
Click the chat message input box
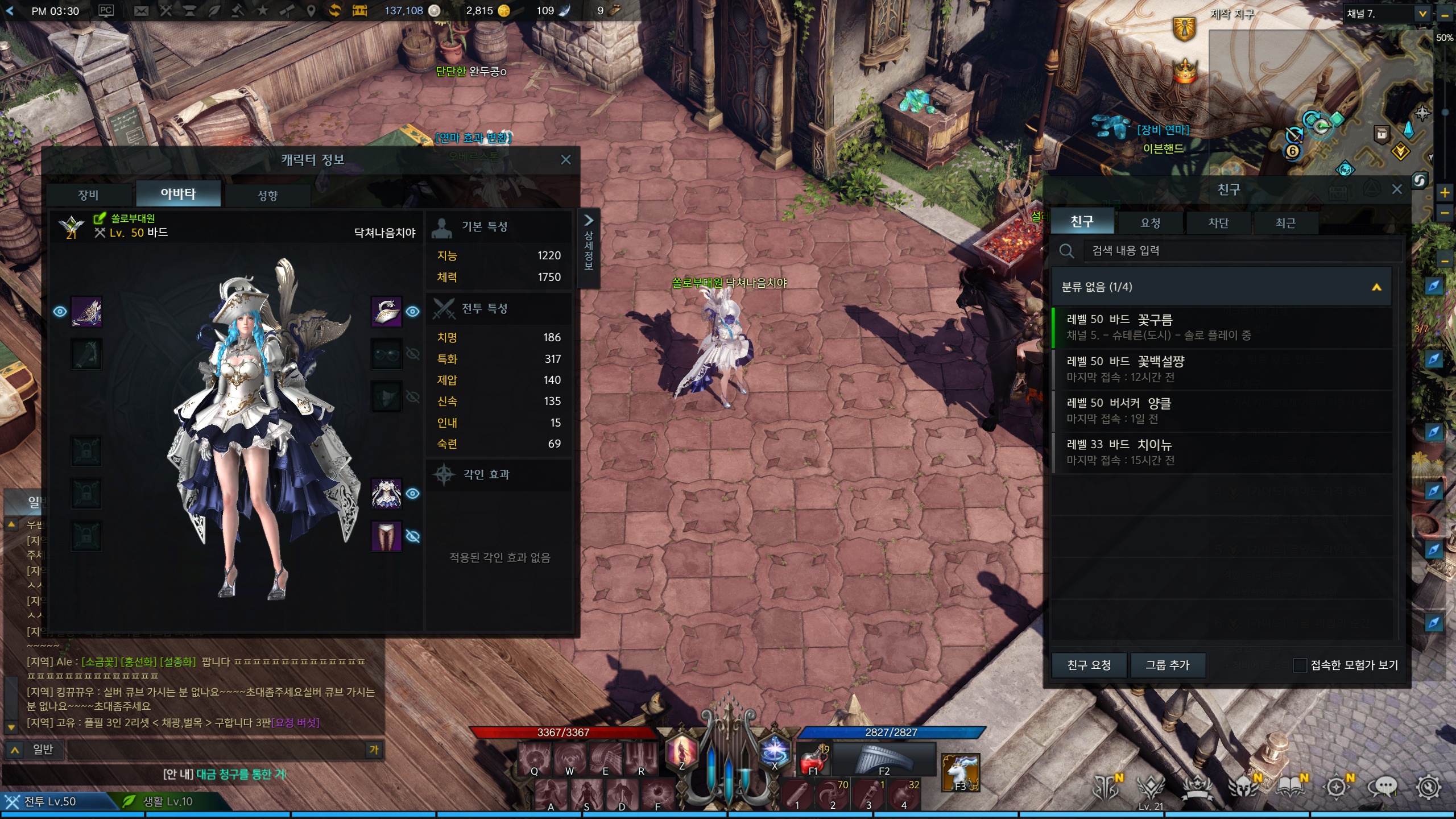point(216,750)
